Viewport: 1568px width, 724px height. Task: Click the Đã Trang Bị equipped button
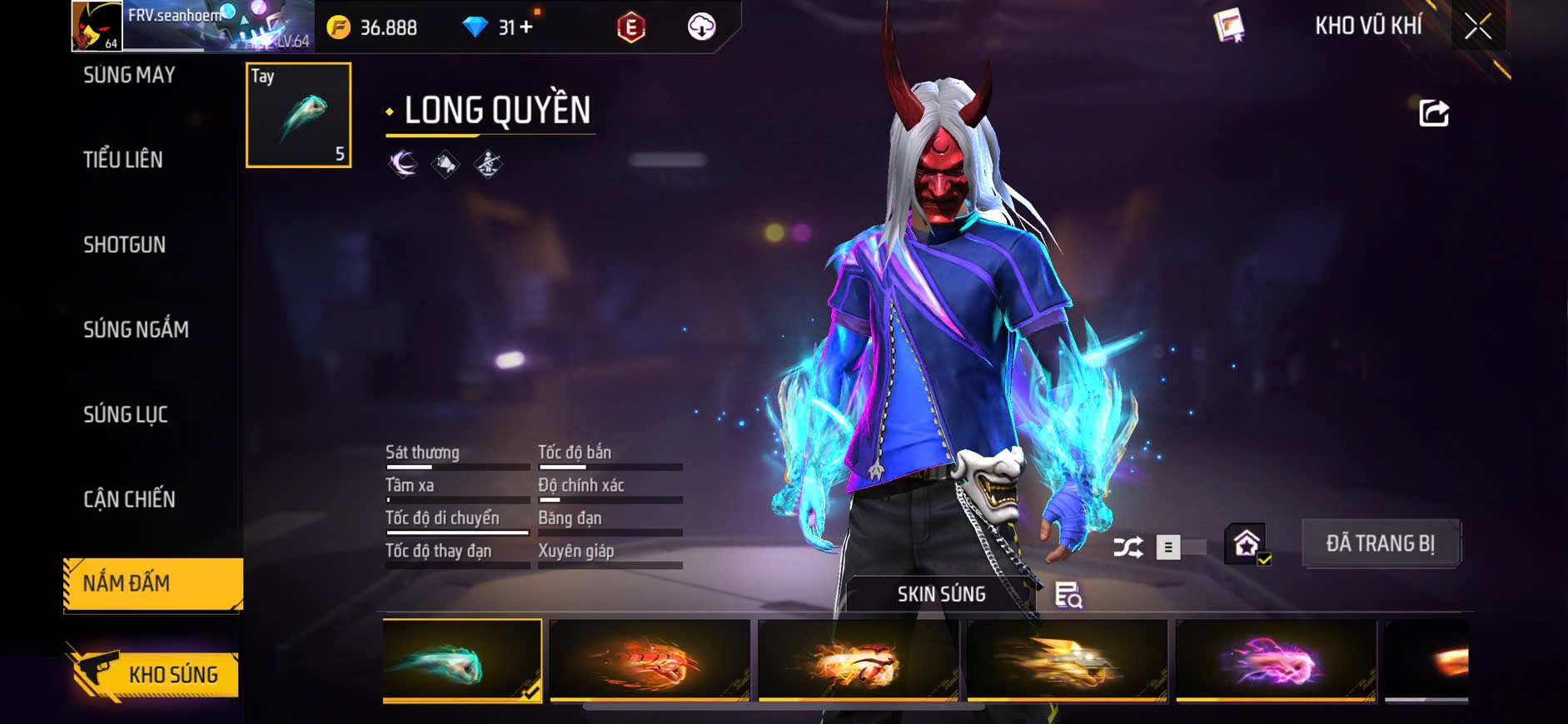coord(1380,544)
